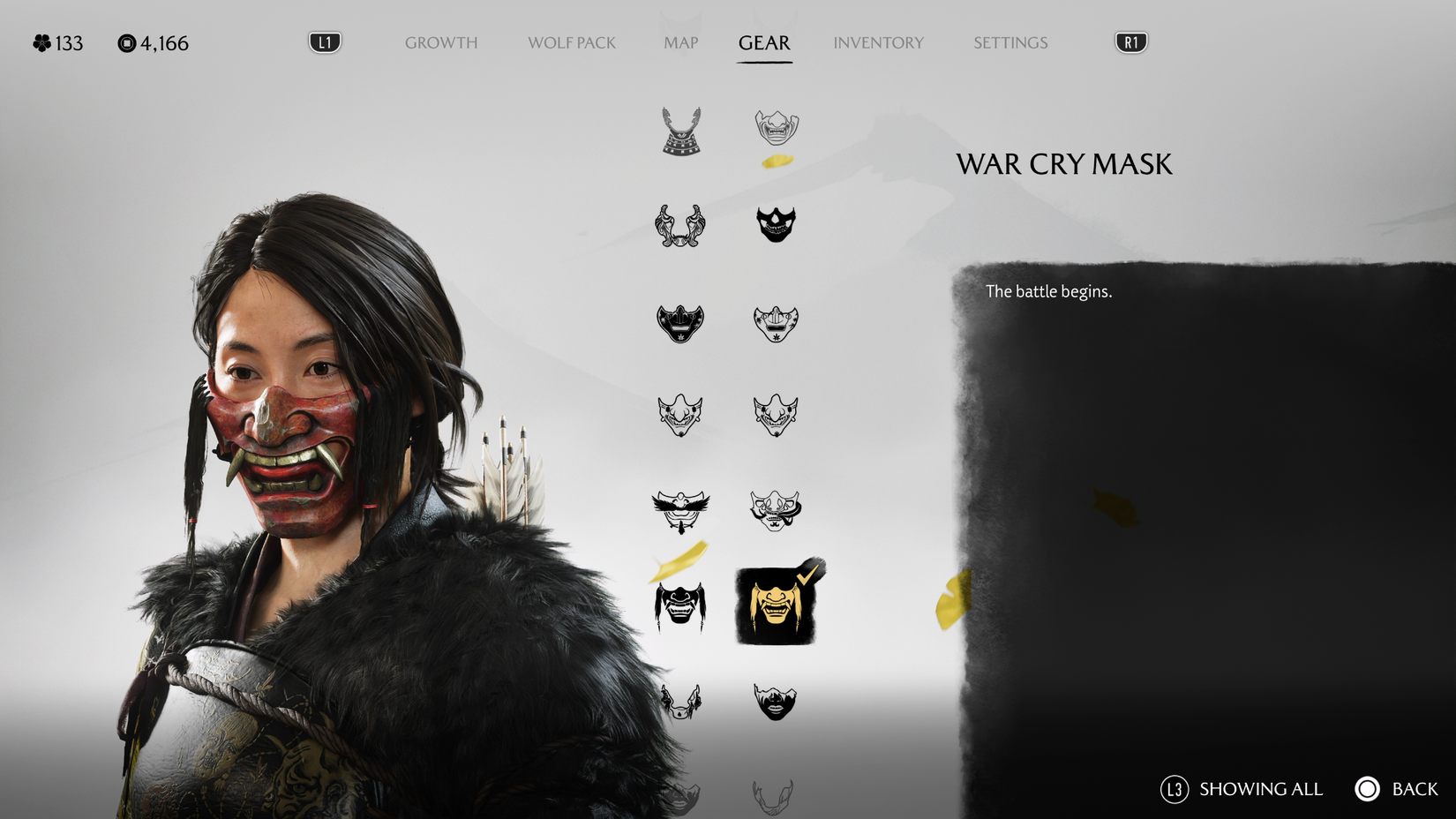Open the Growth menu tab

pos(441,42)
